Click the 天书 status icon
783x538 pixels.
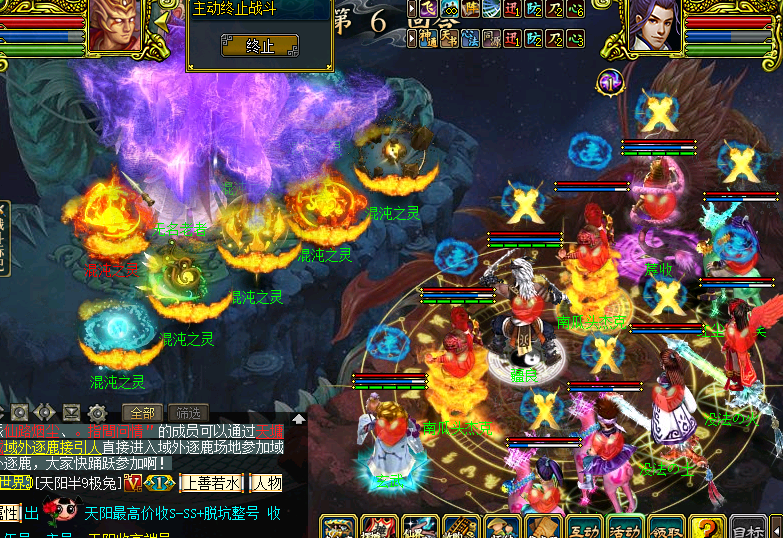point(447,38)
